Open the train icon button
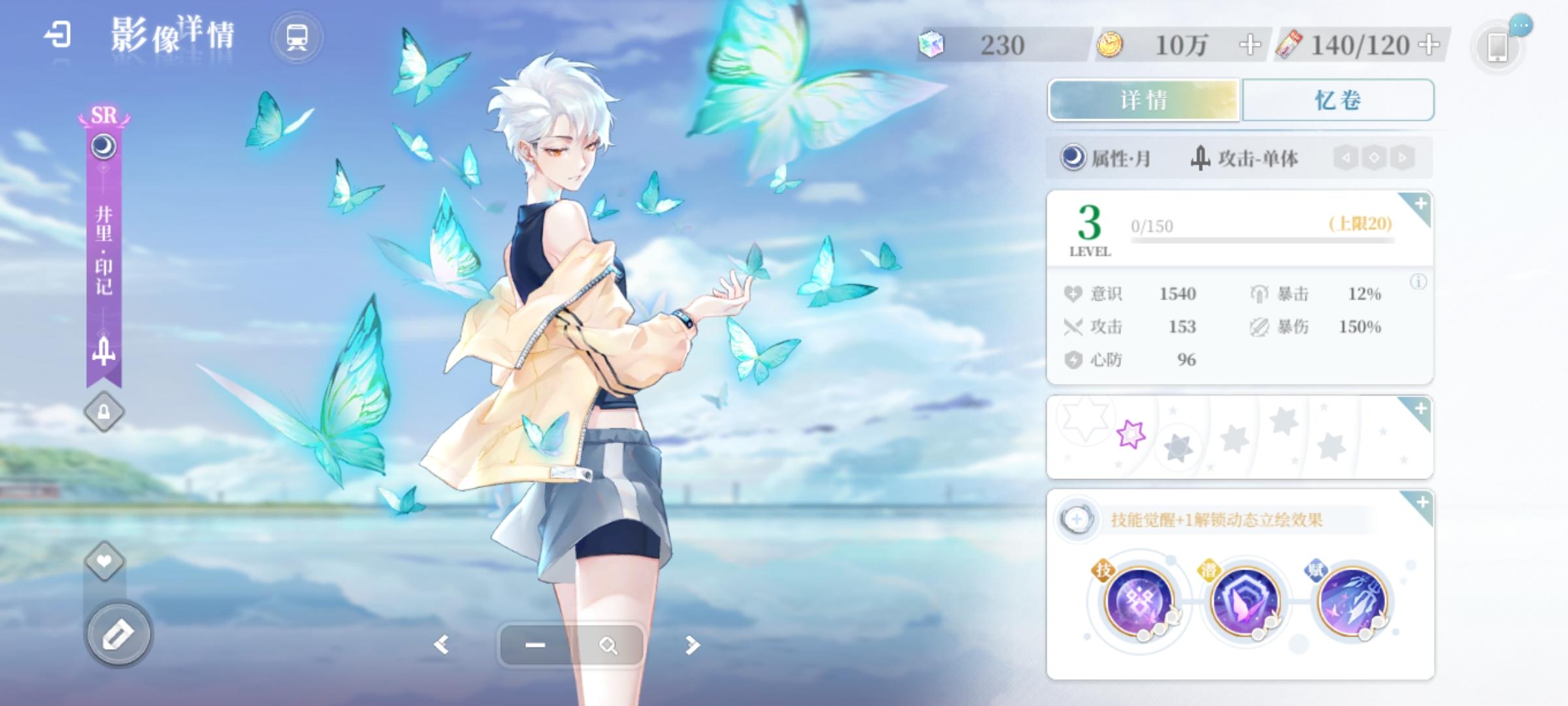Image resolution: width=1568 pixels, height=706 pixels. click(297, 38)
